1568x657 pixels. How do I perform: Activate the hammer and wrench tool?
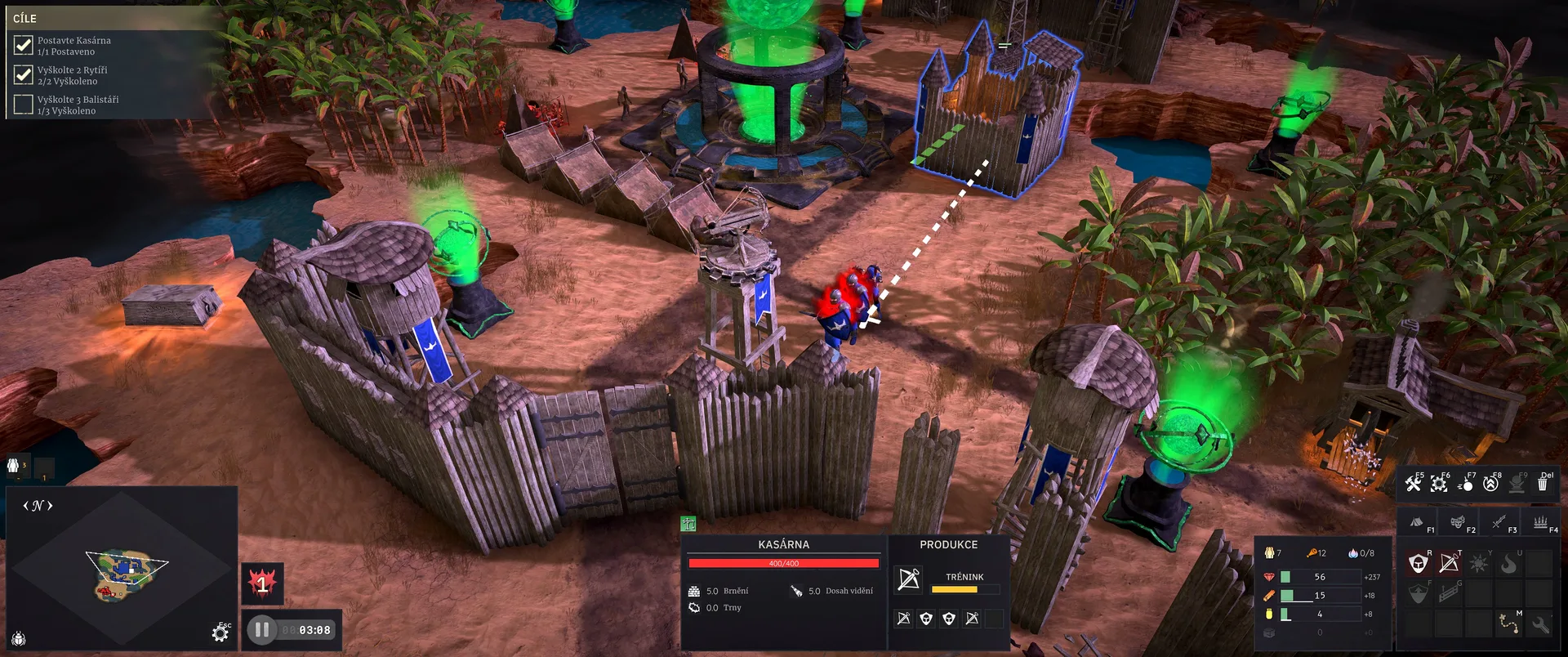pos(1413,484)
